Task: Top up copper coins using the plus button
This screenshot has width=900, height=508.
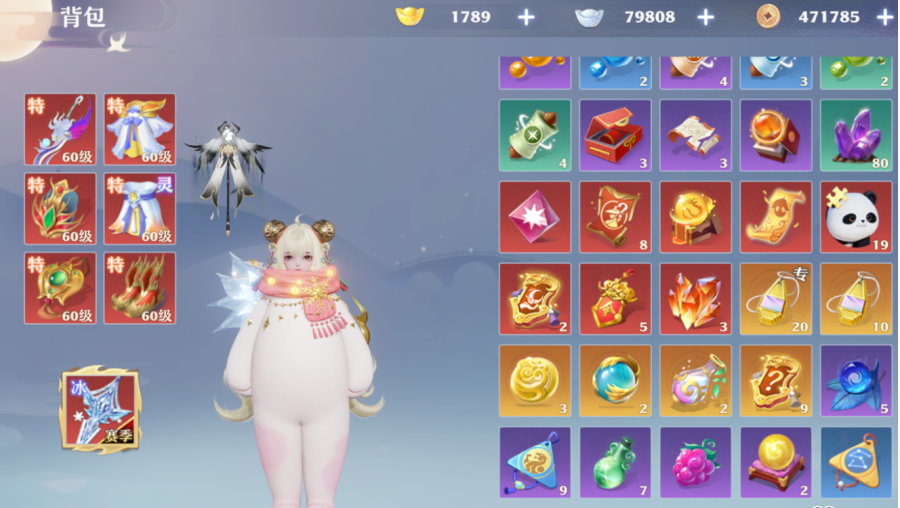Action: tap(884, 17)
